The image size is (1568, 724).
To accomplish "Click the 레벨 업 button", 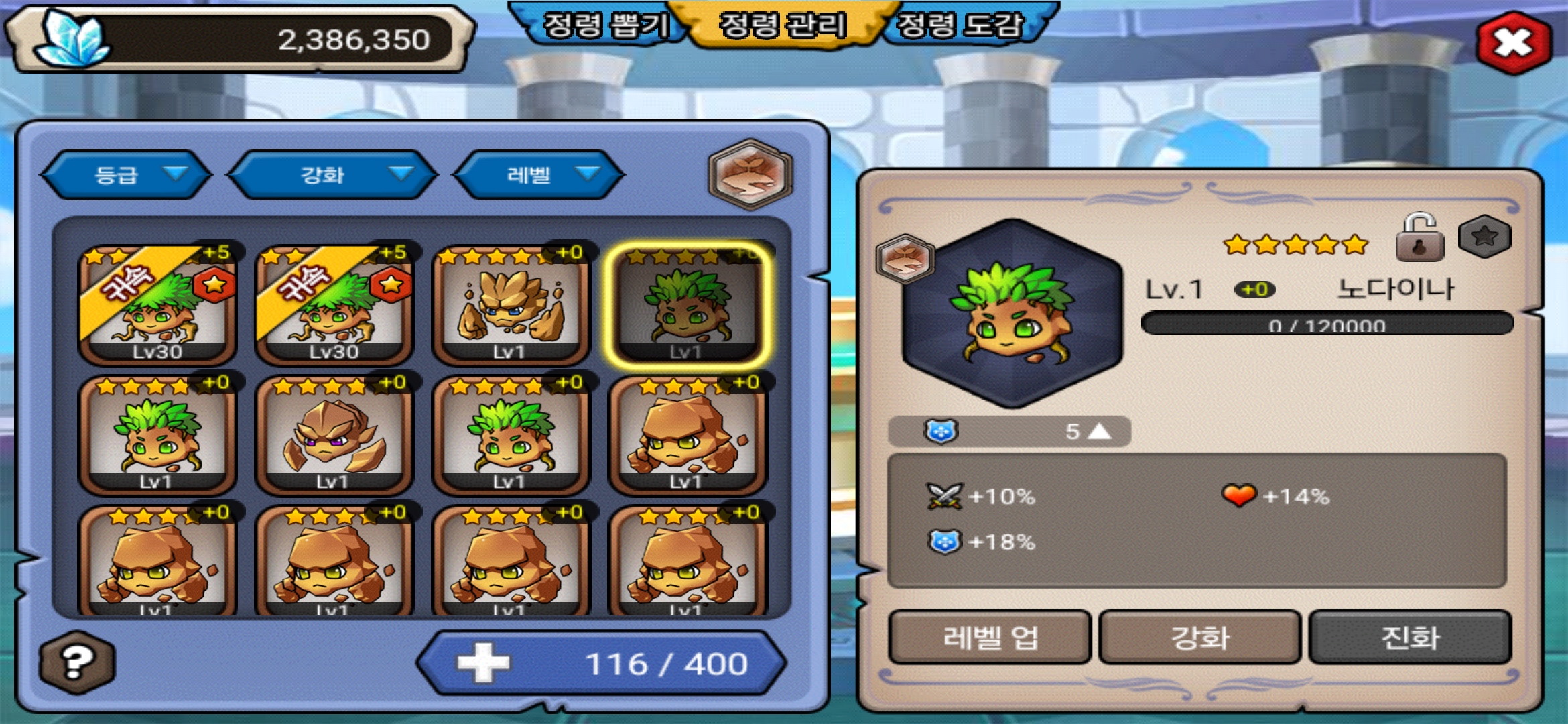I will (x=990, y=637).
